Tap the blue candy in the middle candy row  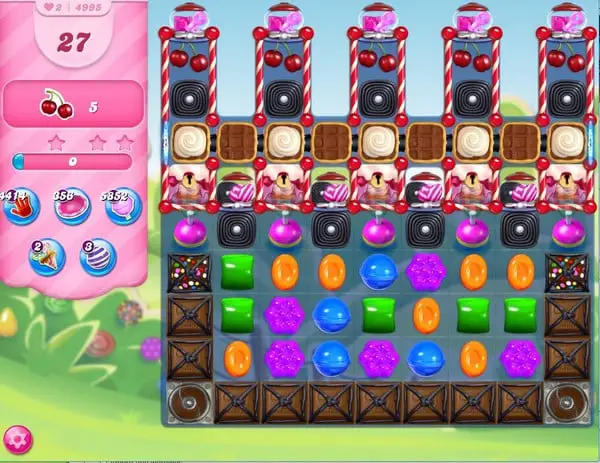[331, 315]
